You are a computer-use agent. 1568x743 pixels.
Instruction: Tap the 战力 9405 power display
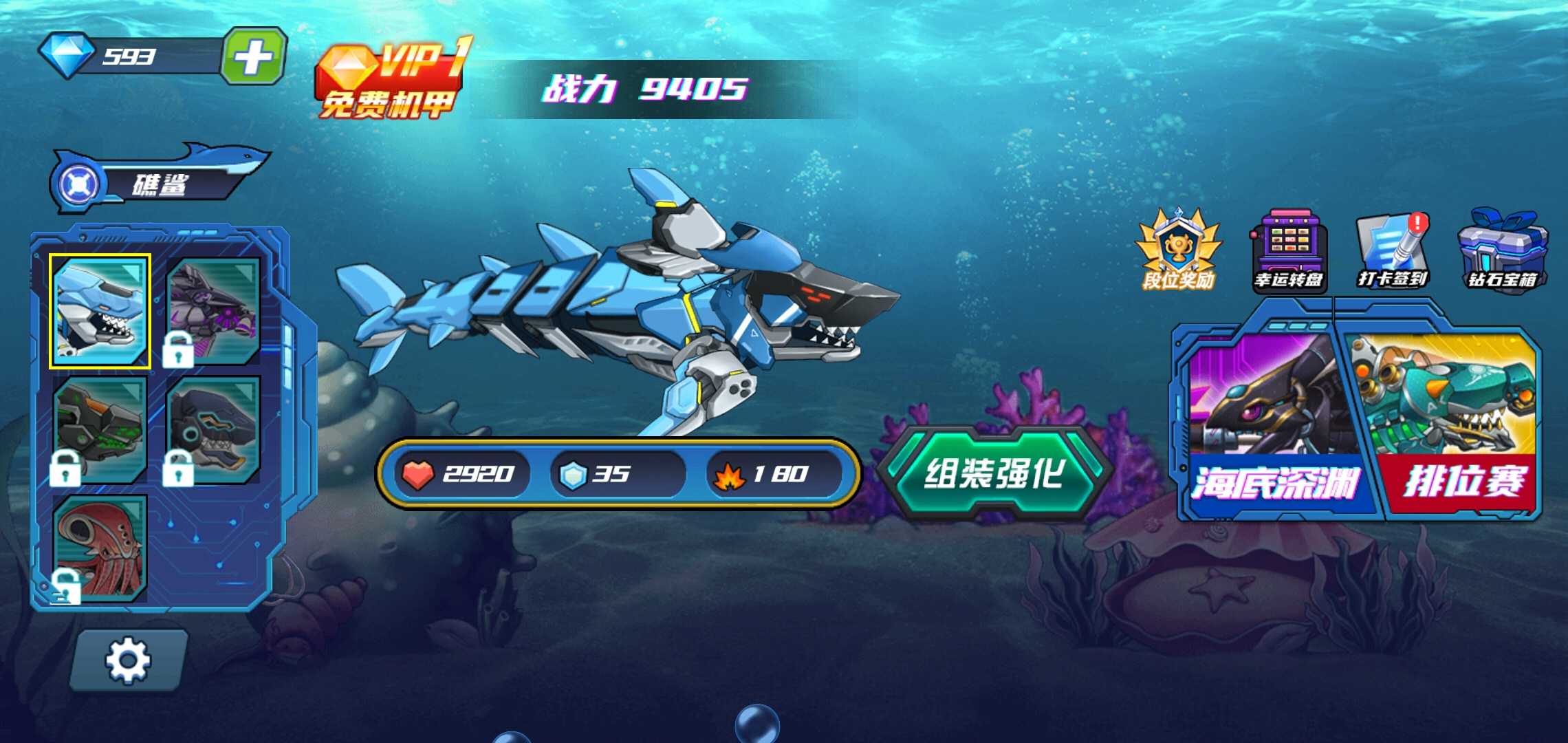click(x=643, y=88)
